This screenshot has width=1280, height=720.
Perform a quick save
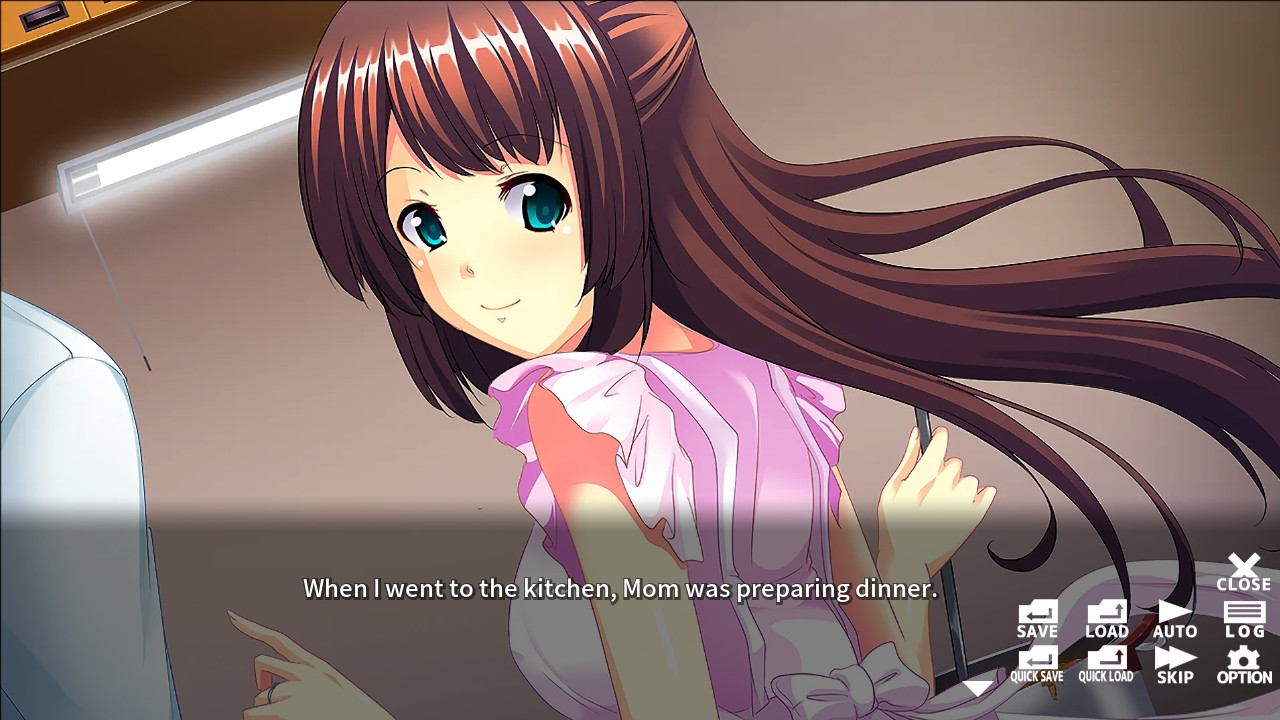1037,663
